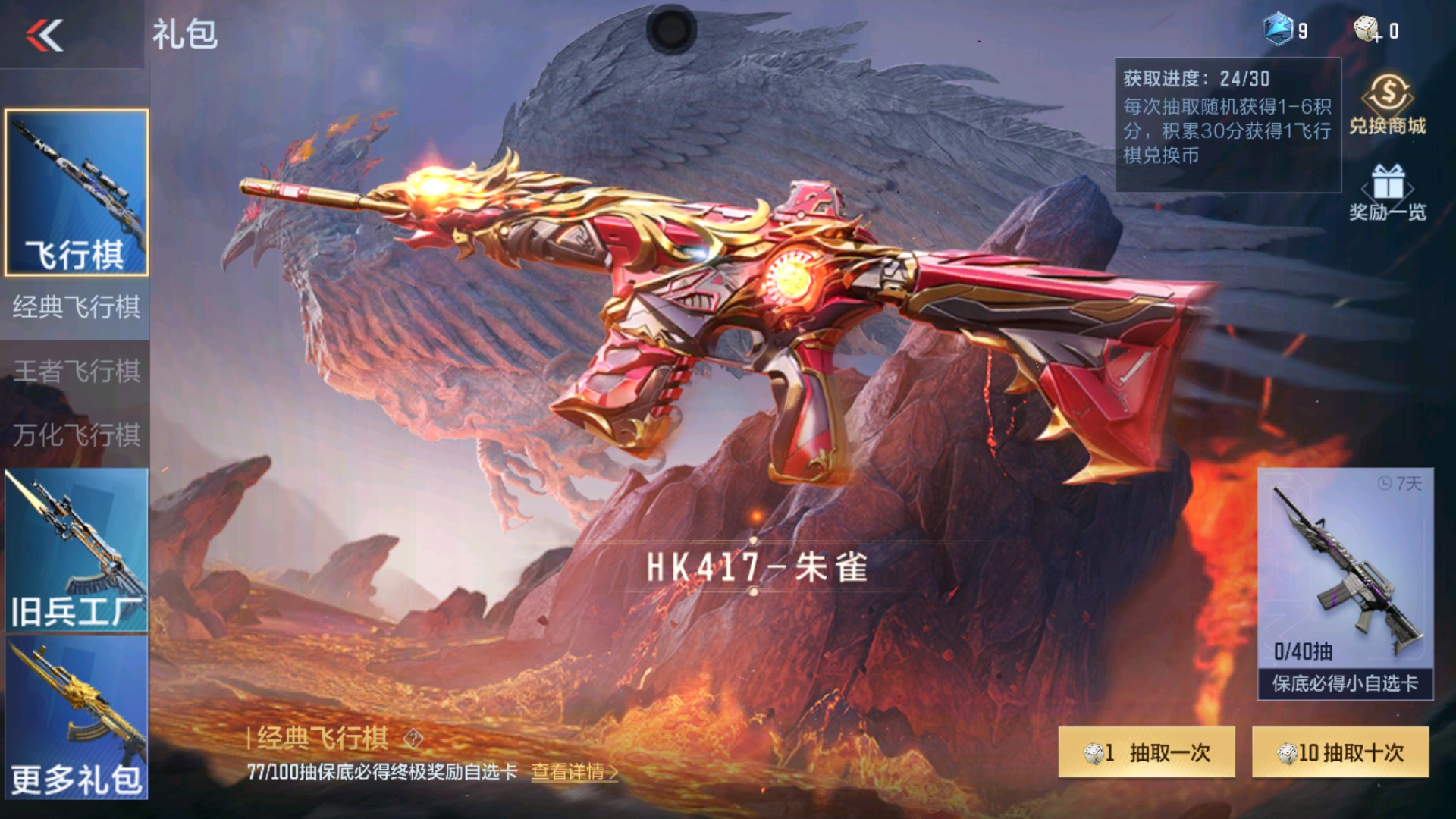Switch to the 经典飞行棋 tab
The width and height of the screenshot is (1456, 819).
click(x=76, y=307)
